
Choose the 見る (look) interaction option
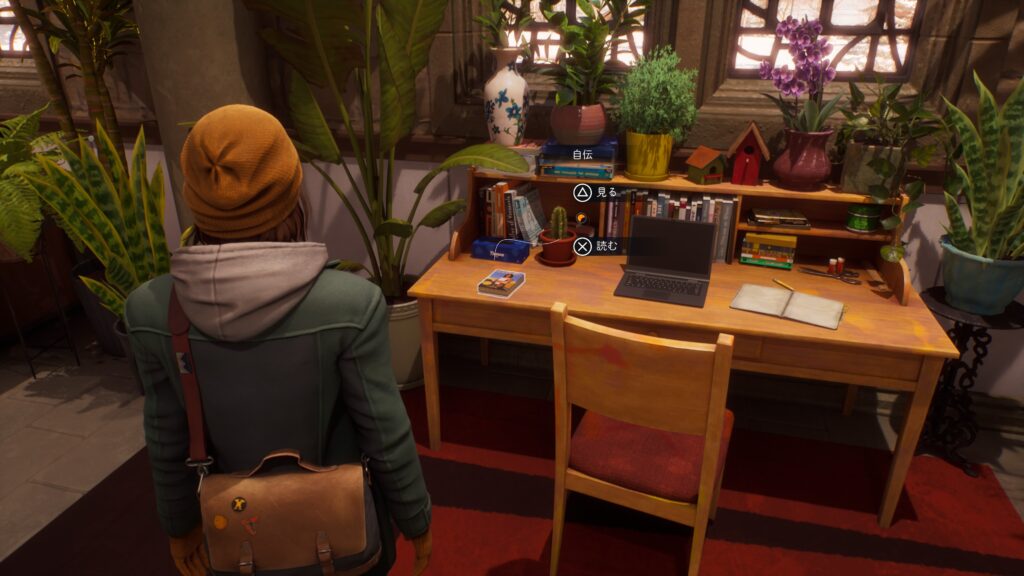pyautogui.click(x=596, y=192)
